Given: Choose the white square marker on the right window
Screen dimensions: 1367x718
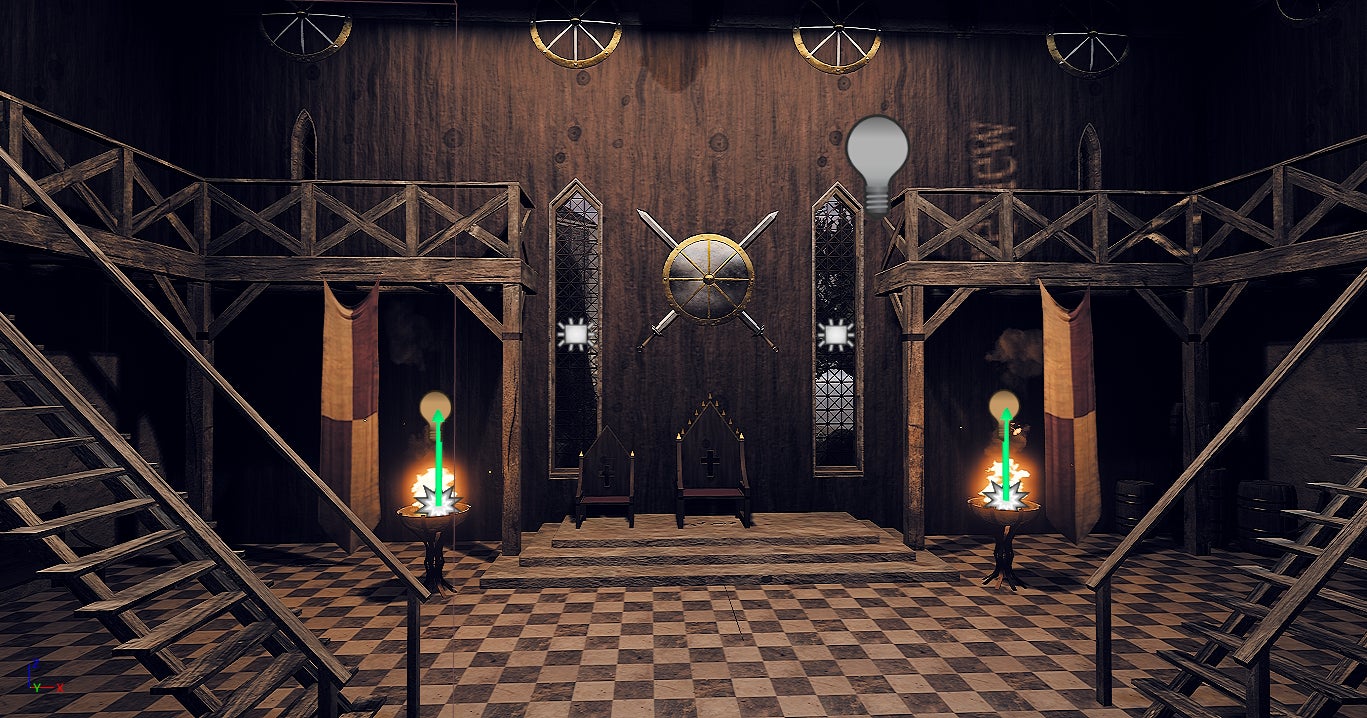Looking at the screenshot, I should pyautogui.click(x=834, y=335).
